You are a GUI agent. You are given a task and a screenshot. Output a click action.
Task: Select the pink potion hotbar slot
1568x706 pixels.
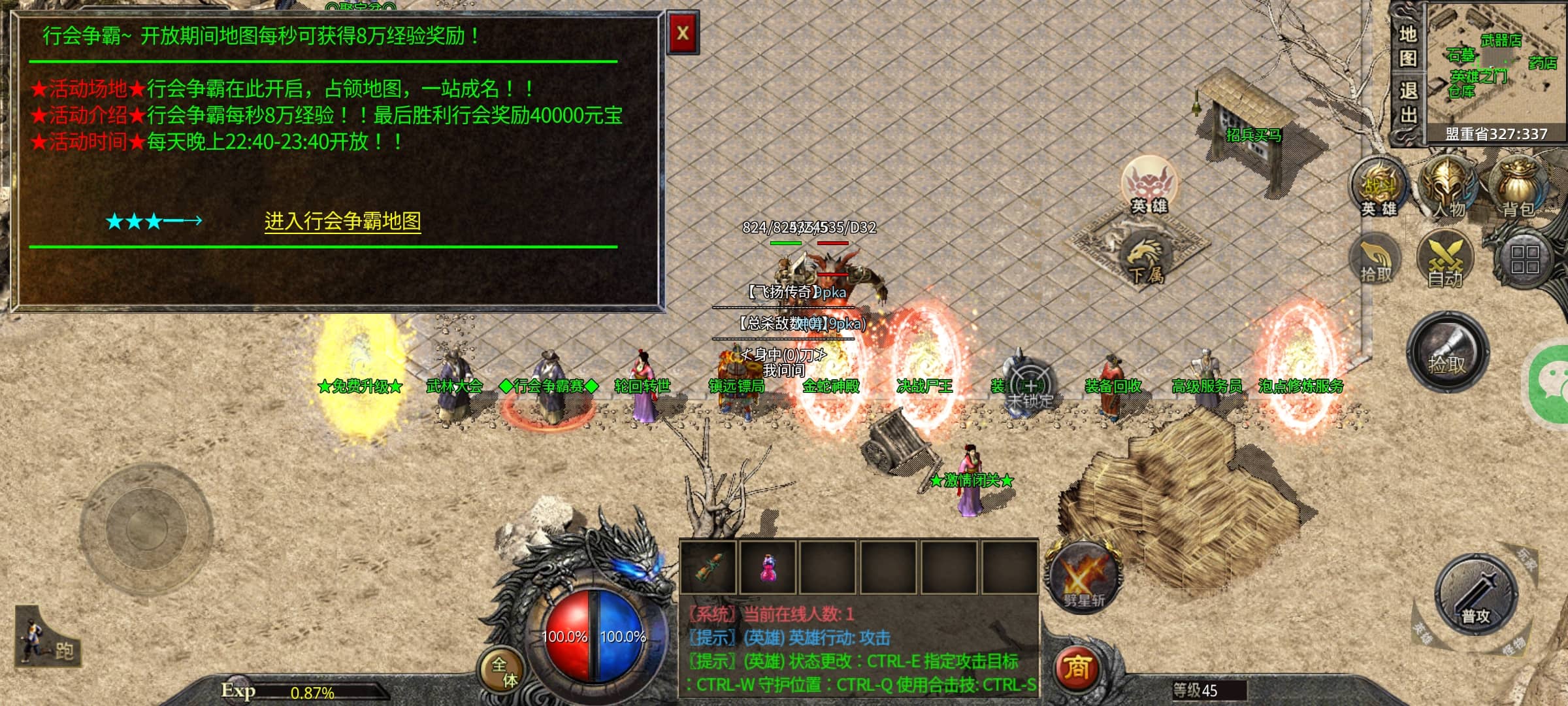(769, 567)
